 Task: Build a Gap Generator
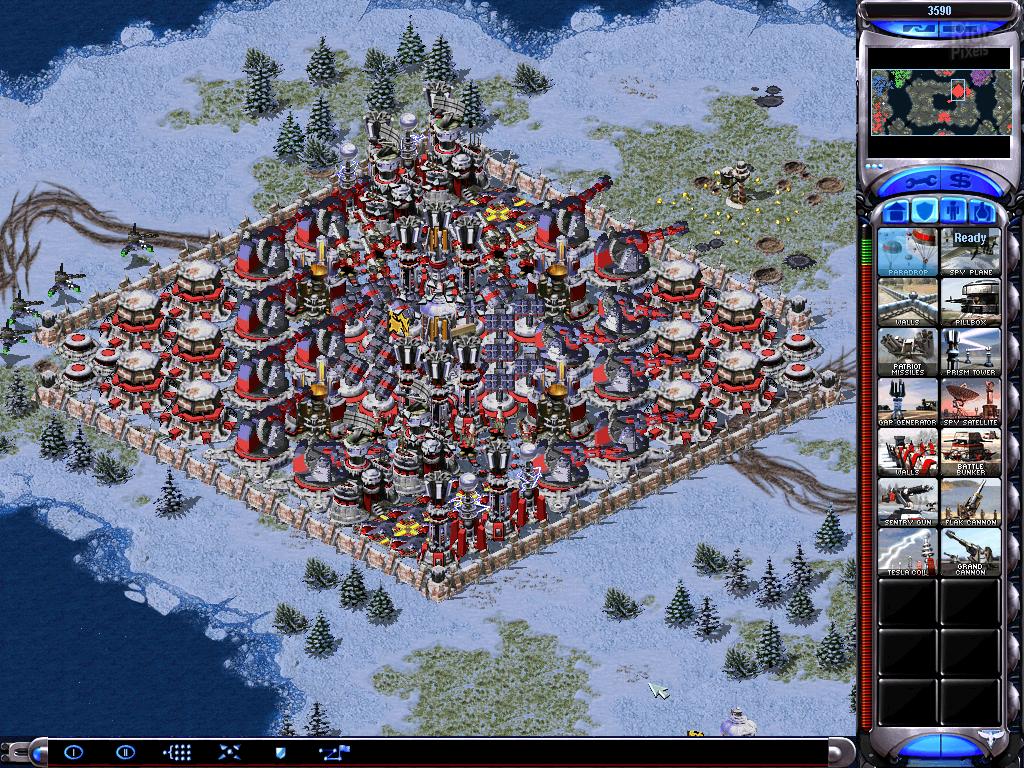coord(908,401)
